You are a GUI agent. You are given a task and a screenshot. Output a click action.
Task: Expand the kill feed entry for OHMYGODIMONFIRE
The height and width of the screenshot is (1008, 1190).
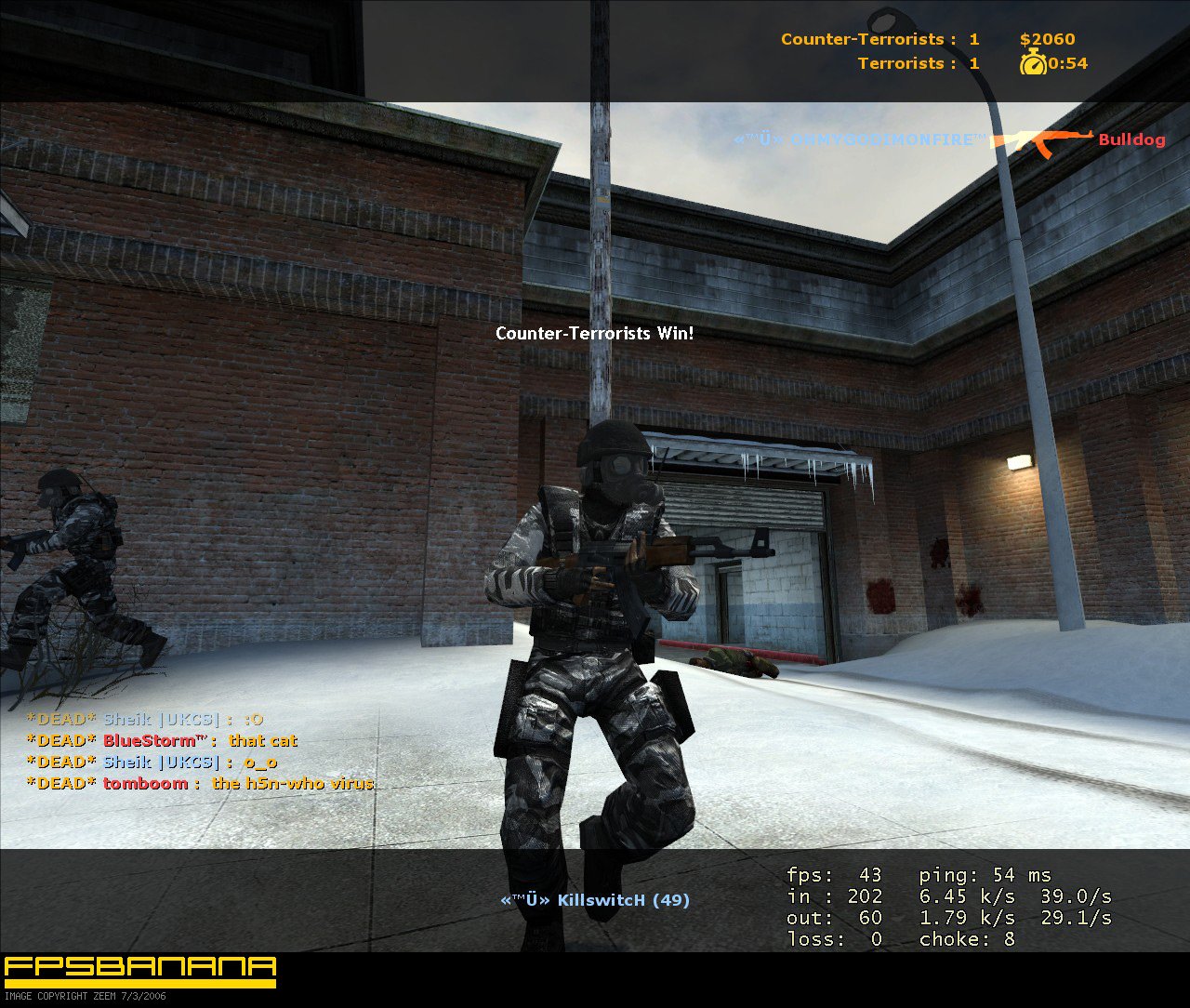(x=860, y=139)
